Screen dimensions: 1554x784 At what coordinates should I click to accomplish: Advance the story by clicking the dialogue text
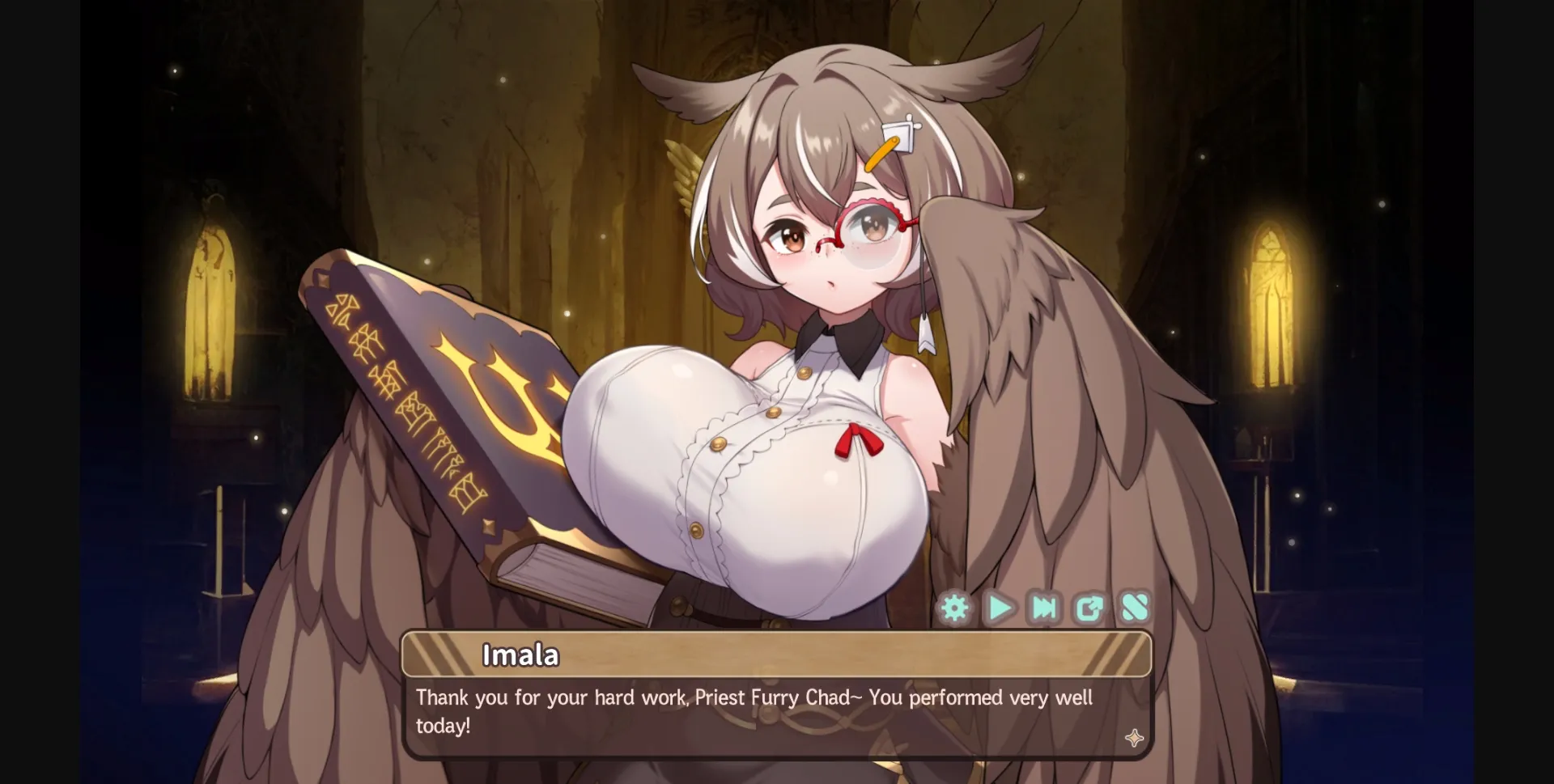[x=753, y=697]
